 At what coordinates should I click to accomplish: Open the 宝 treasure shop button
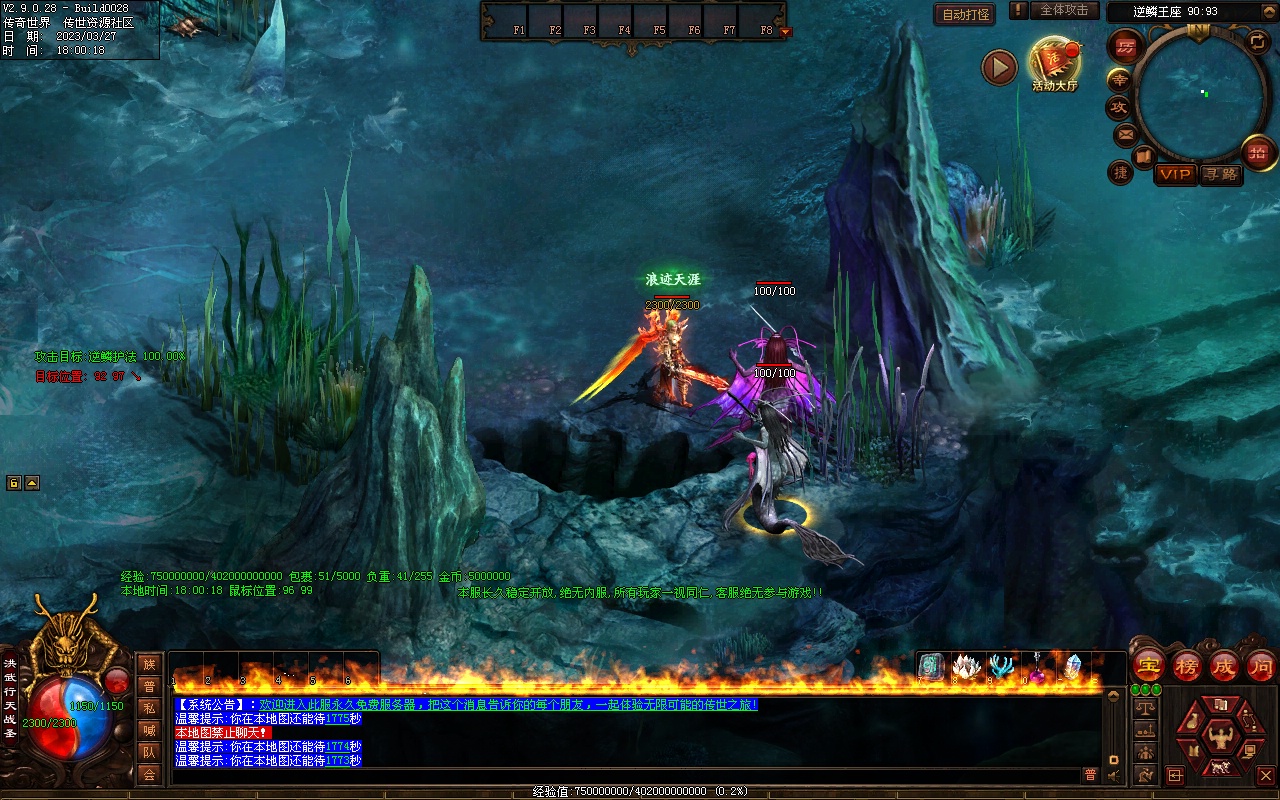[1149, 665]
